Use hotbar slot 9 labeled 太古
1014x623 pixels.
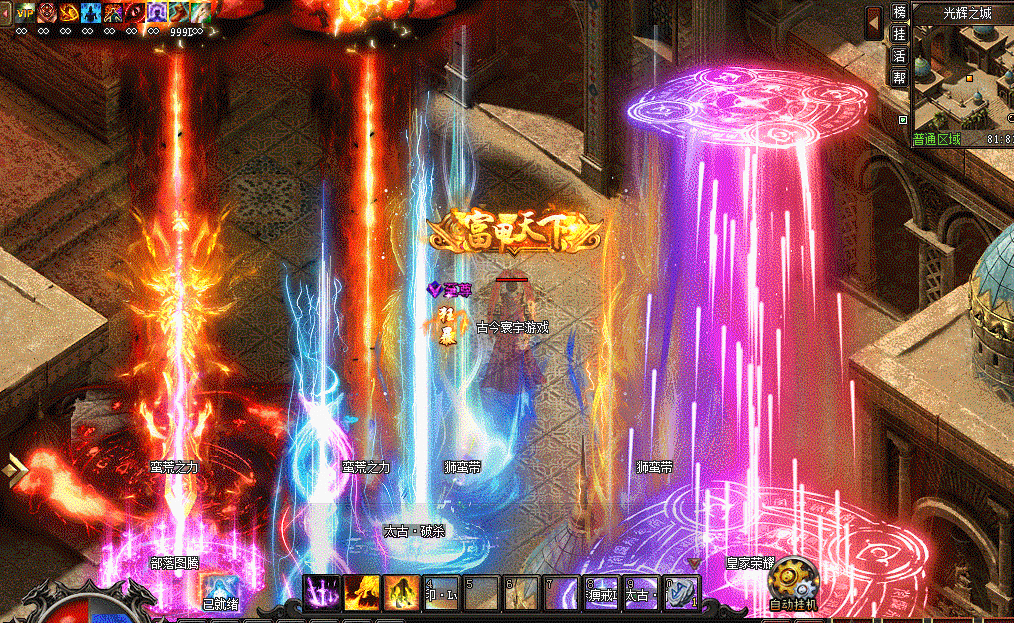[641, 592]
